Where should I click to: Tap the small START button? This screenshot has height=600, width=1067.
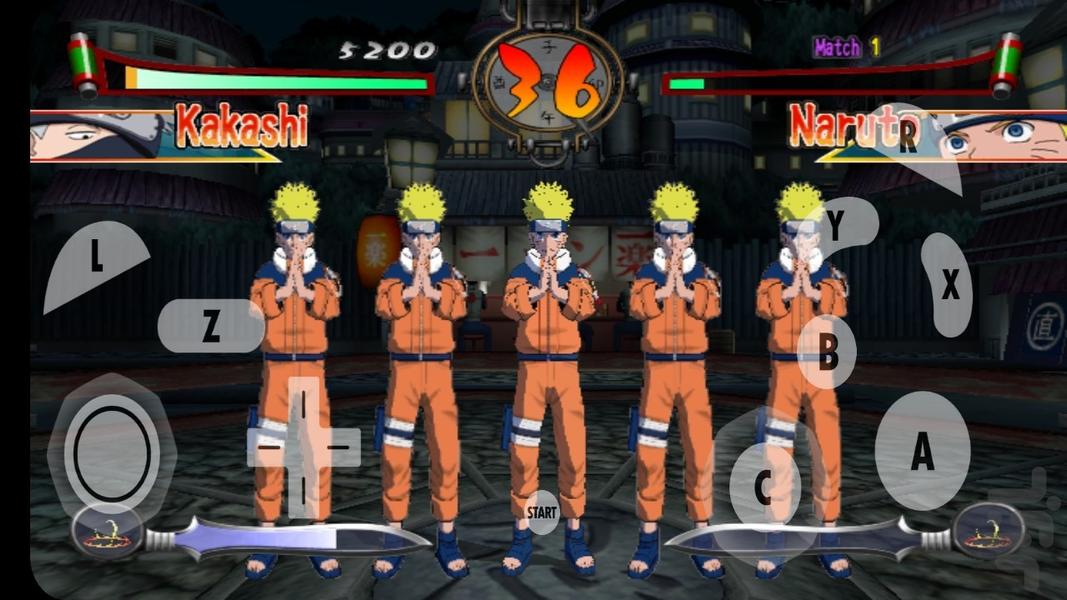pos(542,512)
